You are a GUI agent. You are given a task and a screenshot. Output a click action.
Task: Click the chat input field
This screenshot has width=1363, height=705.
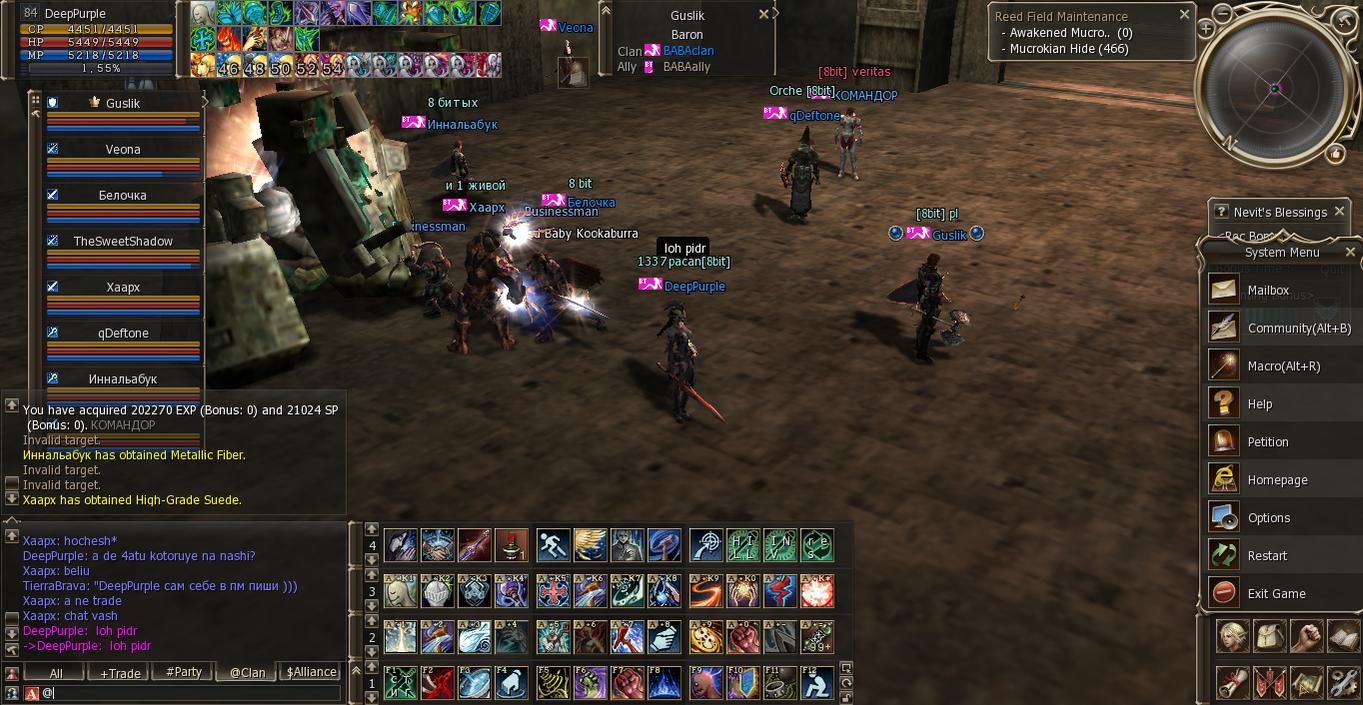(x=190, y=692)
